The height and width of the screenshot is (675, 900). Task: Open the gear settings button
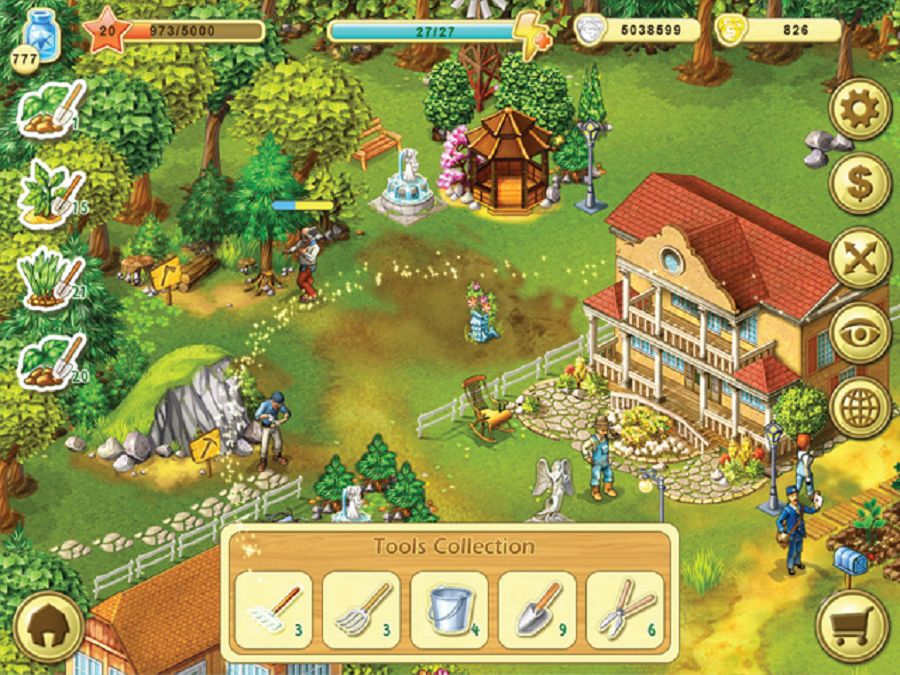tap(859, 109)
